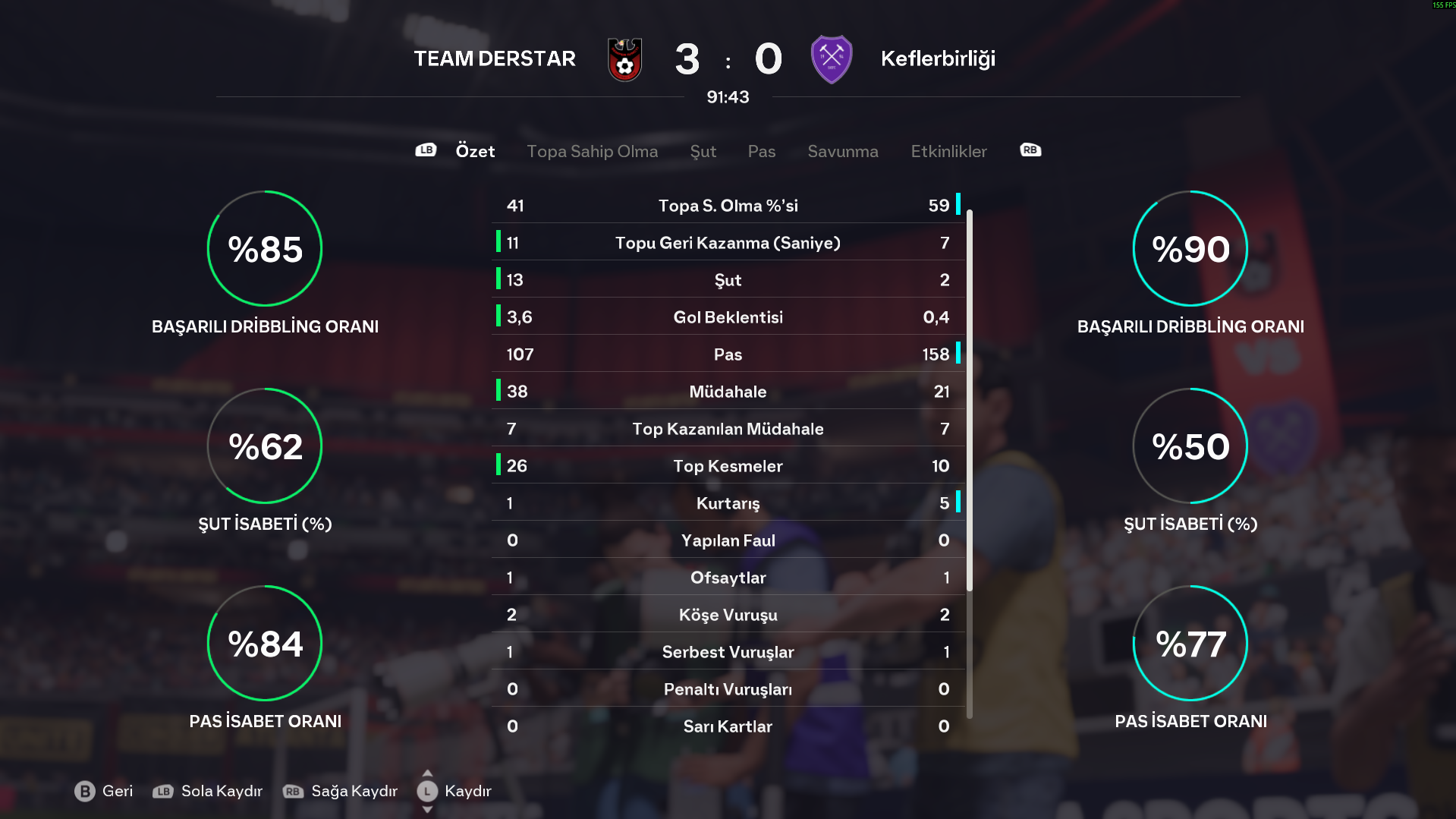Go back with the Geri button
The image size is (1456, 819).
[x=104, y=791]
